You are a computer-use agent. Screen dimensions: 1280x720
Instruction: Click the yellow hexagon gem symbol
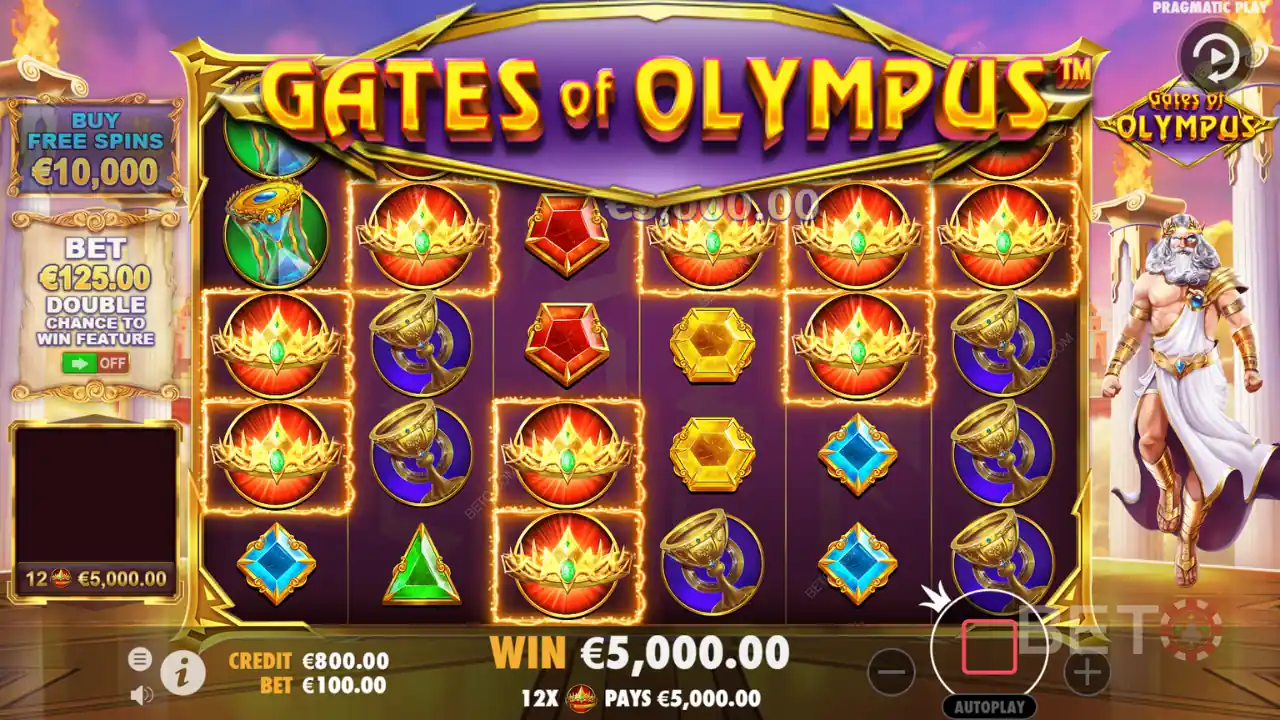pyautogui.click(x=710, y=345)
